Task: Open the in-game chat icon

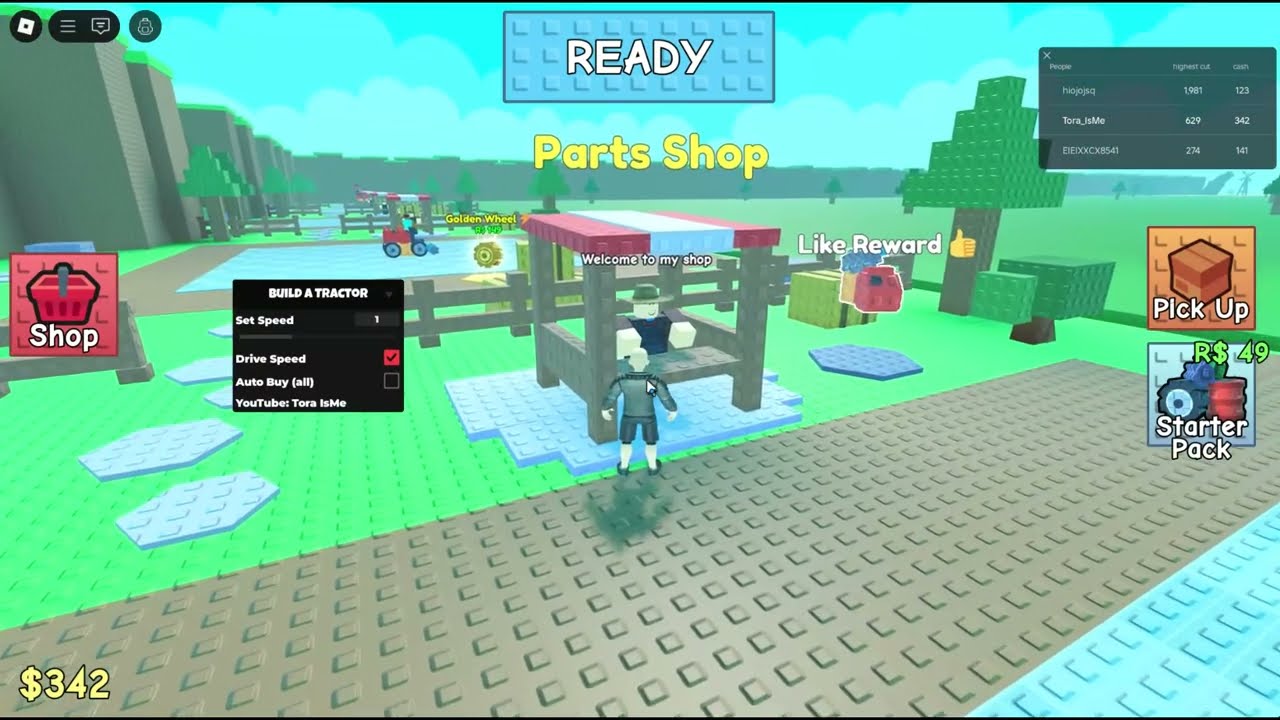Action: click(x=99, y=25)
